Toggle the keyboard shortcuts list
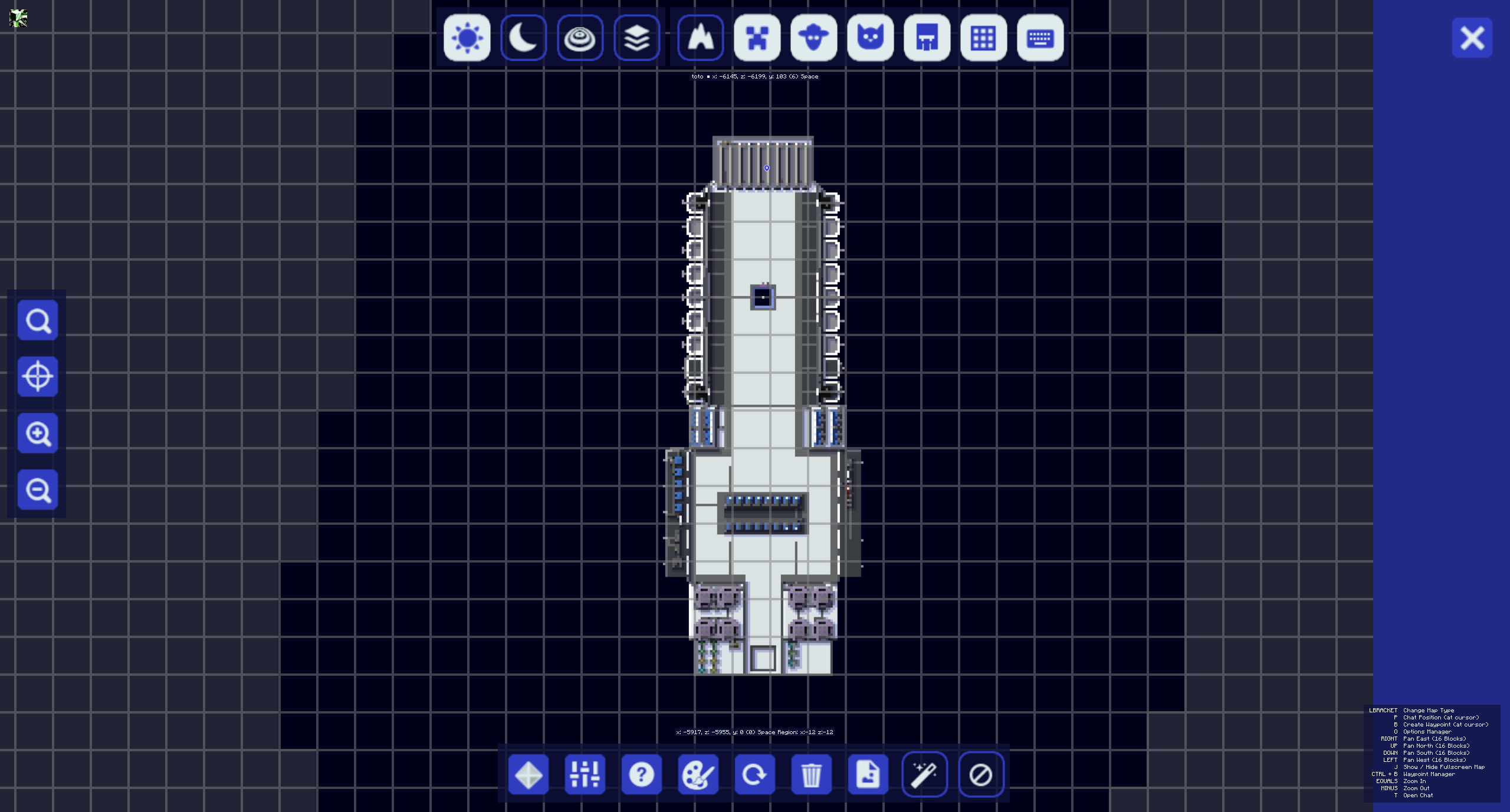The width and height of the screenshot is (1510, 812). coord(1040,38)
